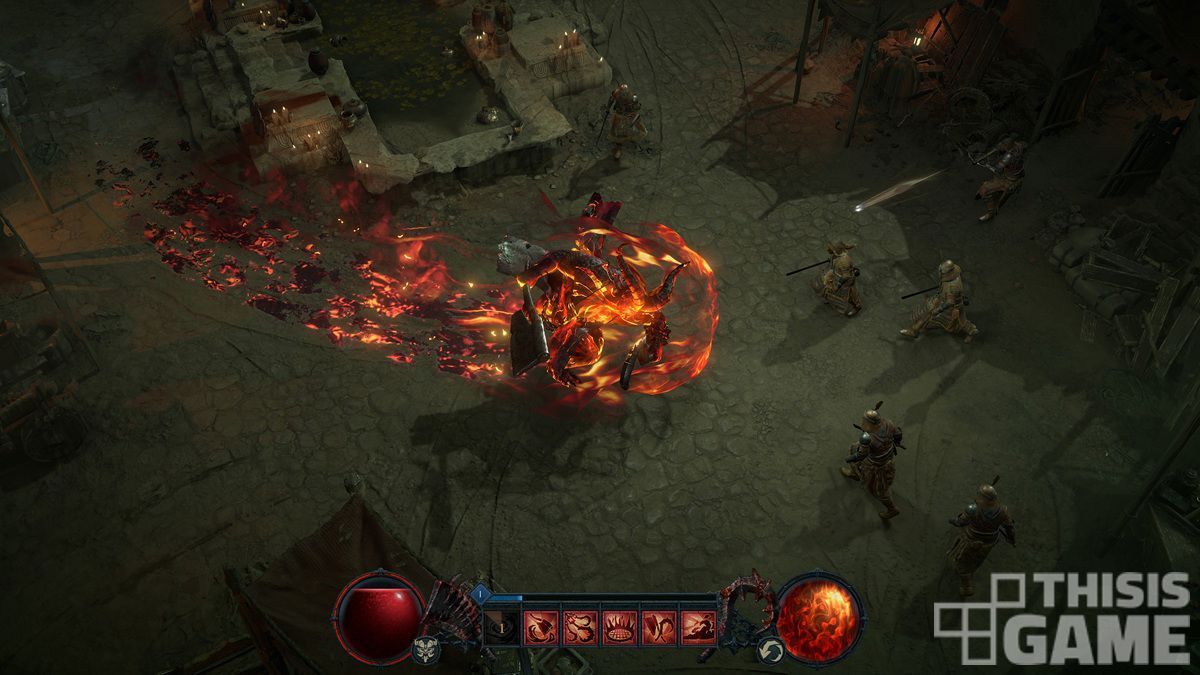The width and height of the screenshot is (1200, 675).
Task: Click the horned skull emblem button
Action: click(x=425, y=649)
